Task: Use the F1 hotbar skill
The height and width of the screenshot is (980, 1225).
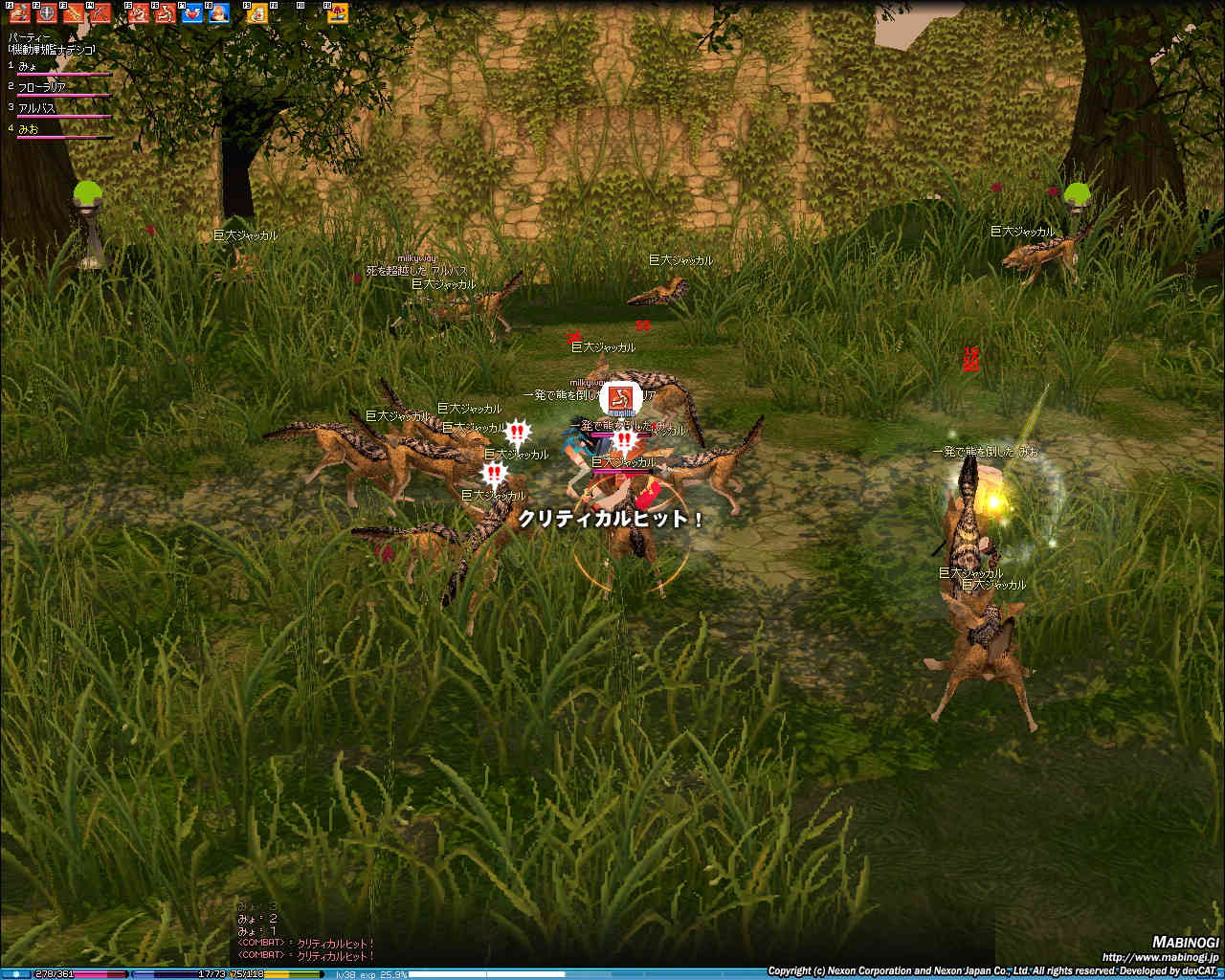Action: point(19,13)
